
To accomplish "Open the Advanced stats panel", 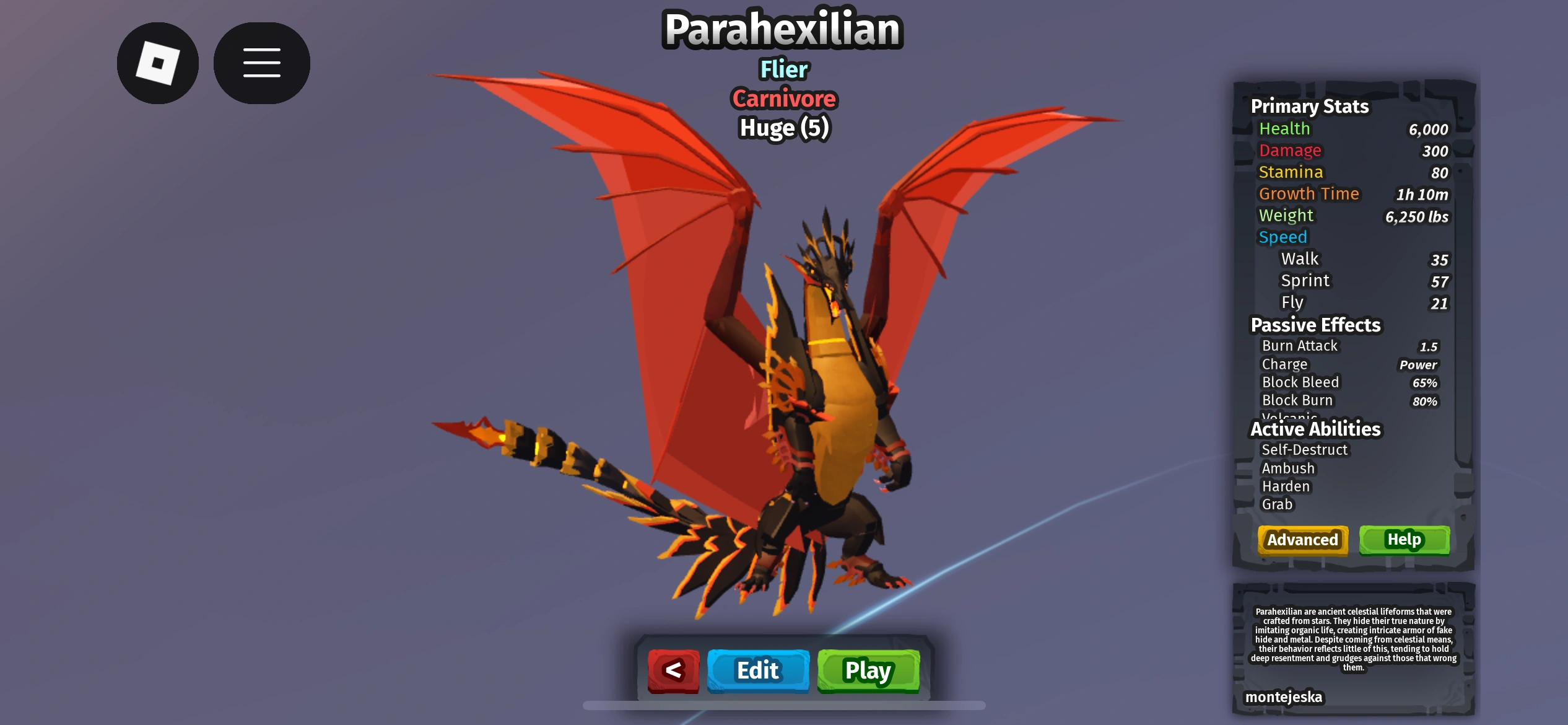I will 1302,540.
